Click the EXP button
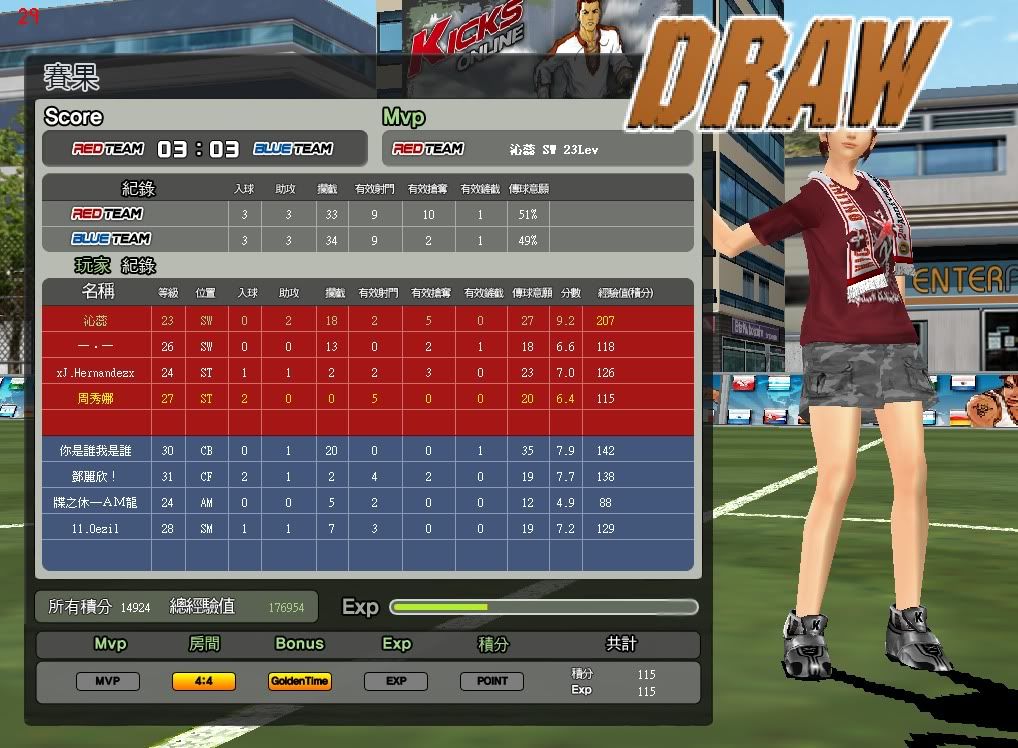Screen dimensions: 1018x748 [396, 681]
